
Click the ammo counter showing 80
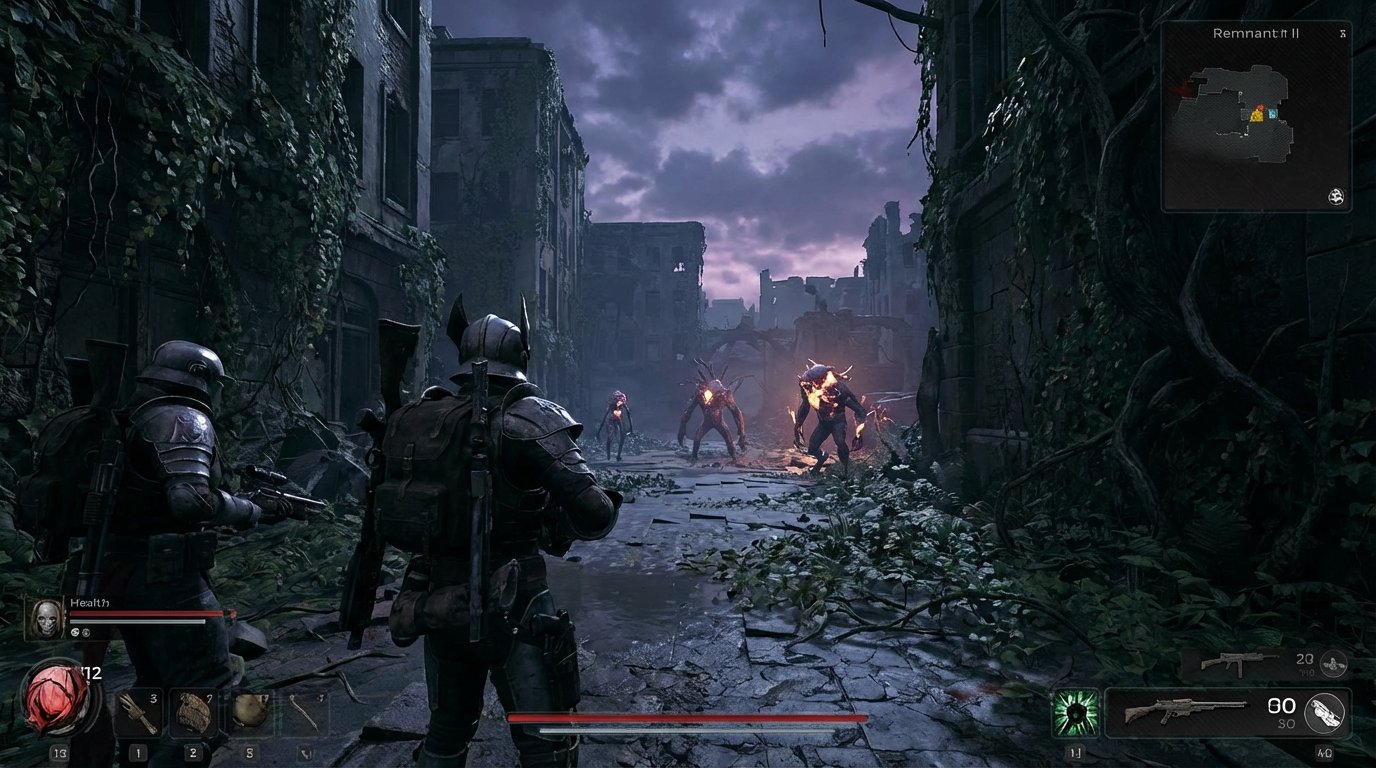pos(1282,705)
